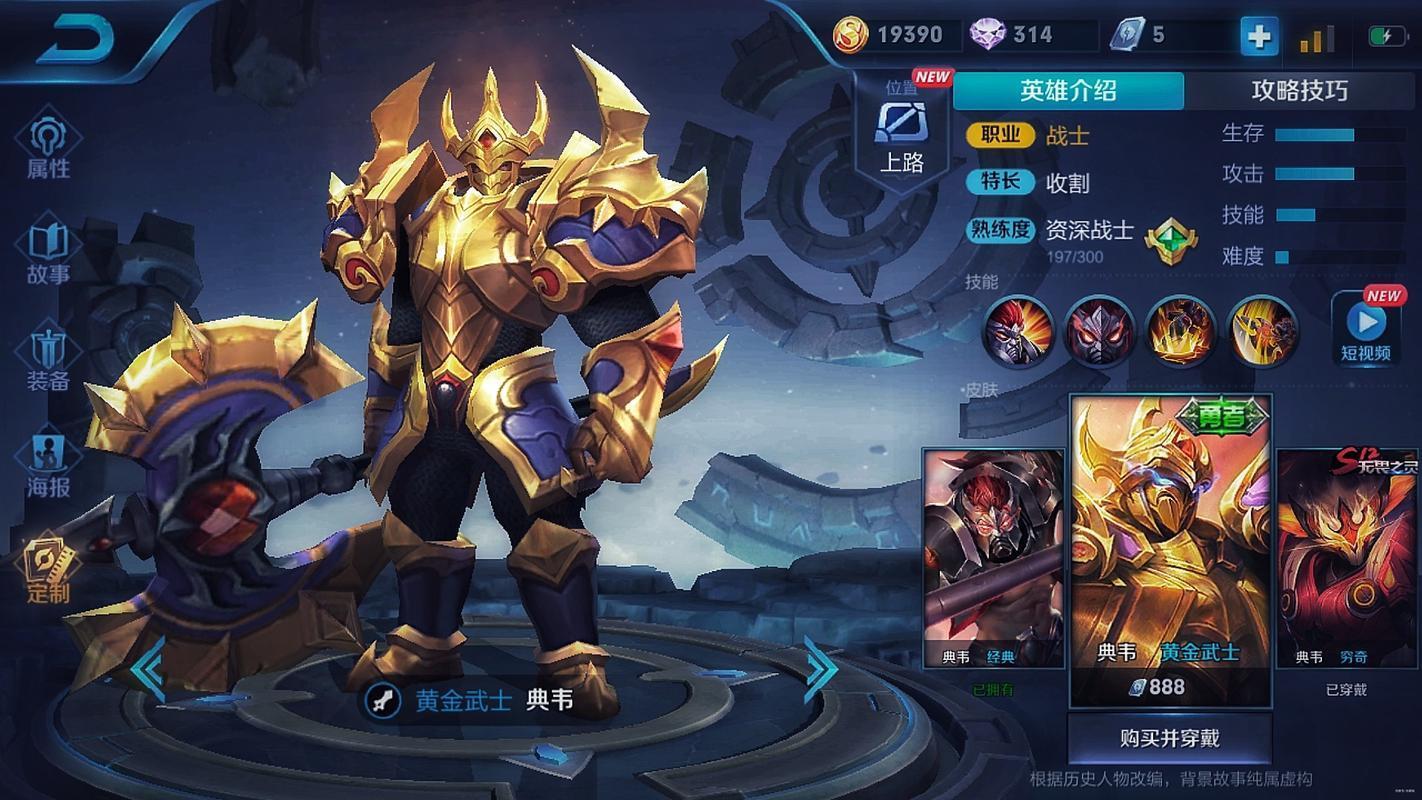Screen dimensions: 1422x800
Task: Open the 故事 story section
Action: point(48,253)
